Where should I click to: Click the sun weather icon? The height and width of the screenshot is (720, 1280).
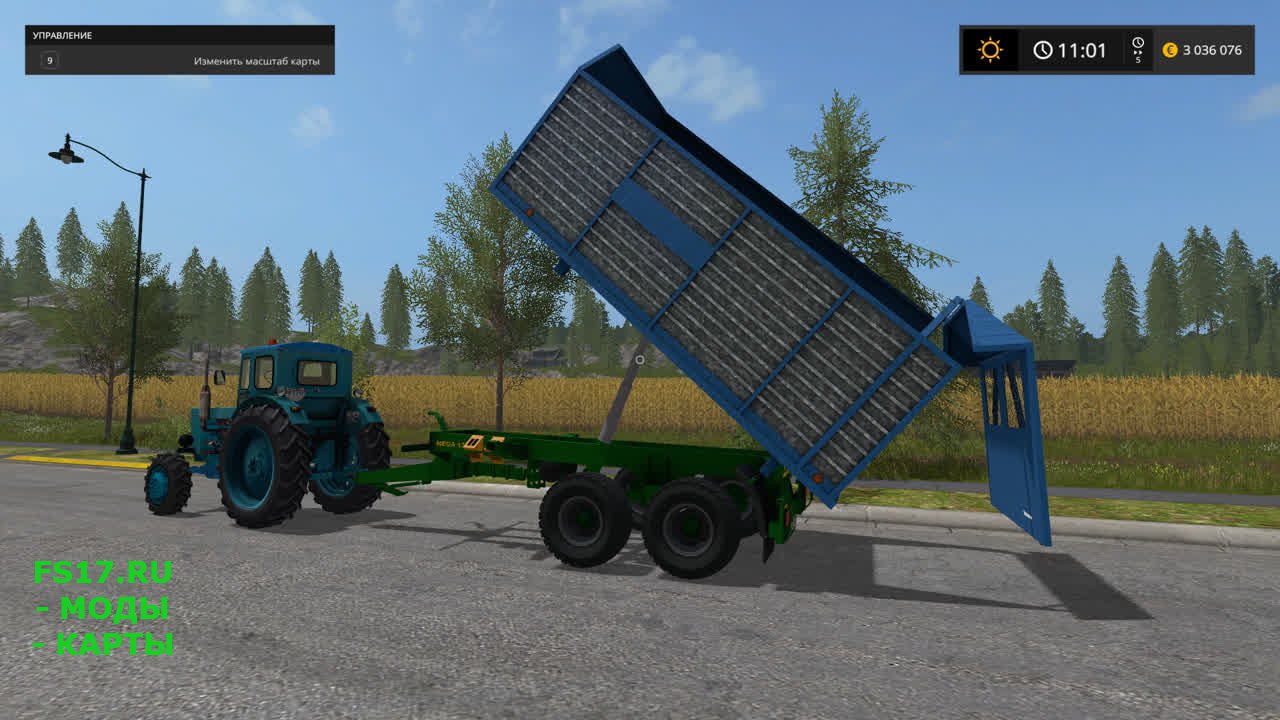coord(990,50)
